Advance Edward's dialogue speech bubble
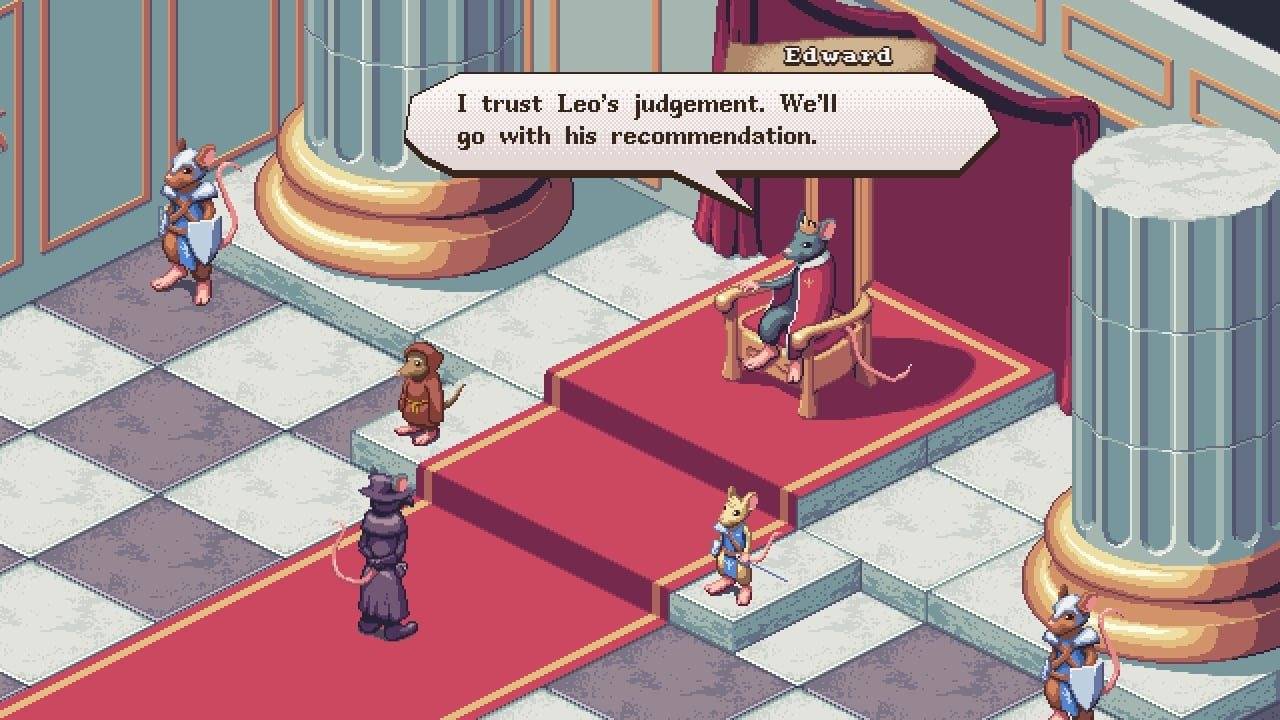 (x=700, y=120)
